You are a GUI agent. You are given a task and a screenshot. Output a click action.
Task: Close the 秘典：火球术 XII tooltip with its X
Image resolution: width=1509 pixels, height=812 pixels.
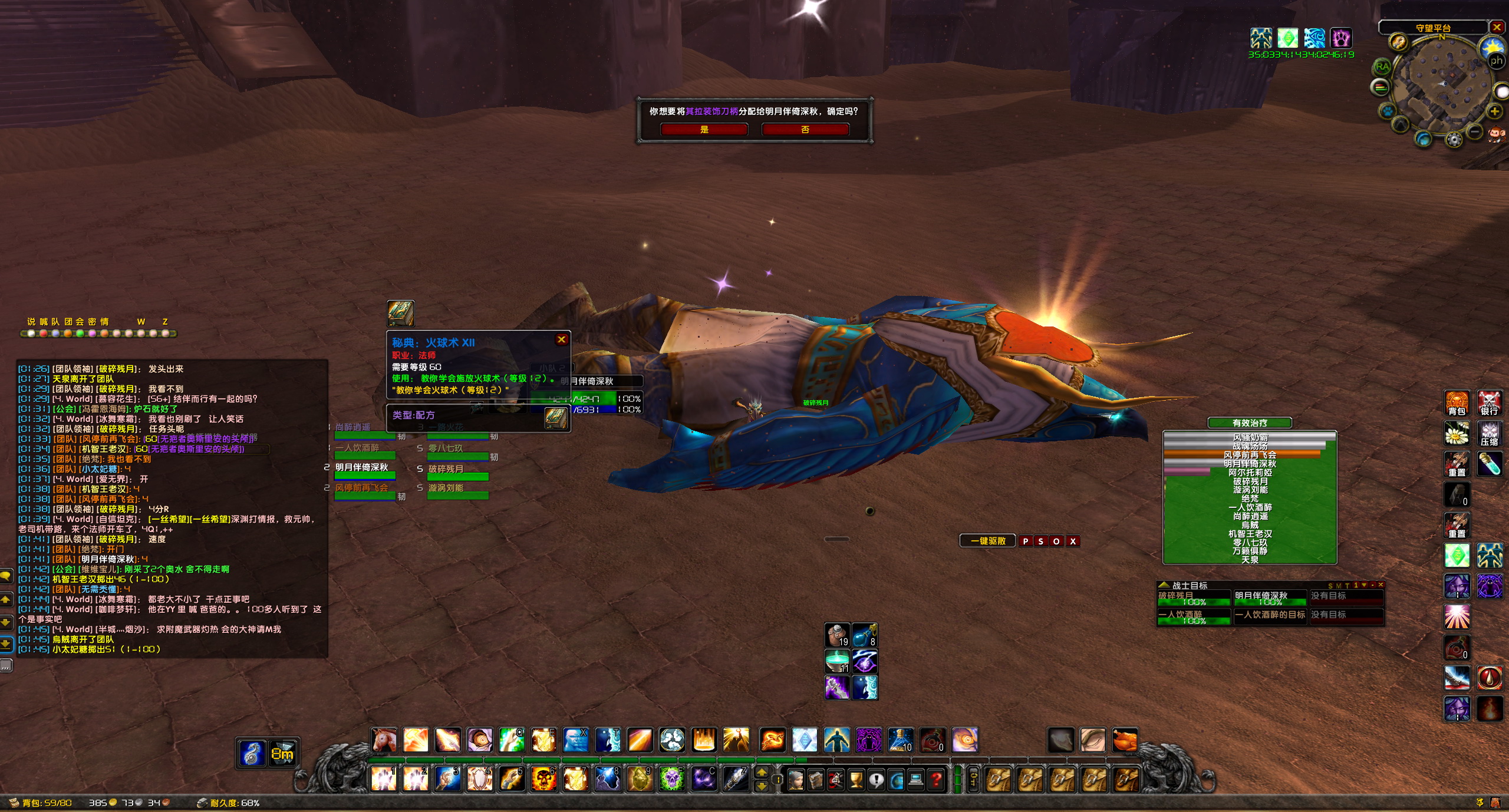tap(562, 339)
